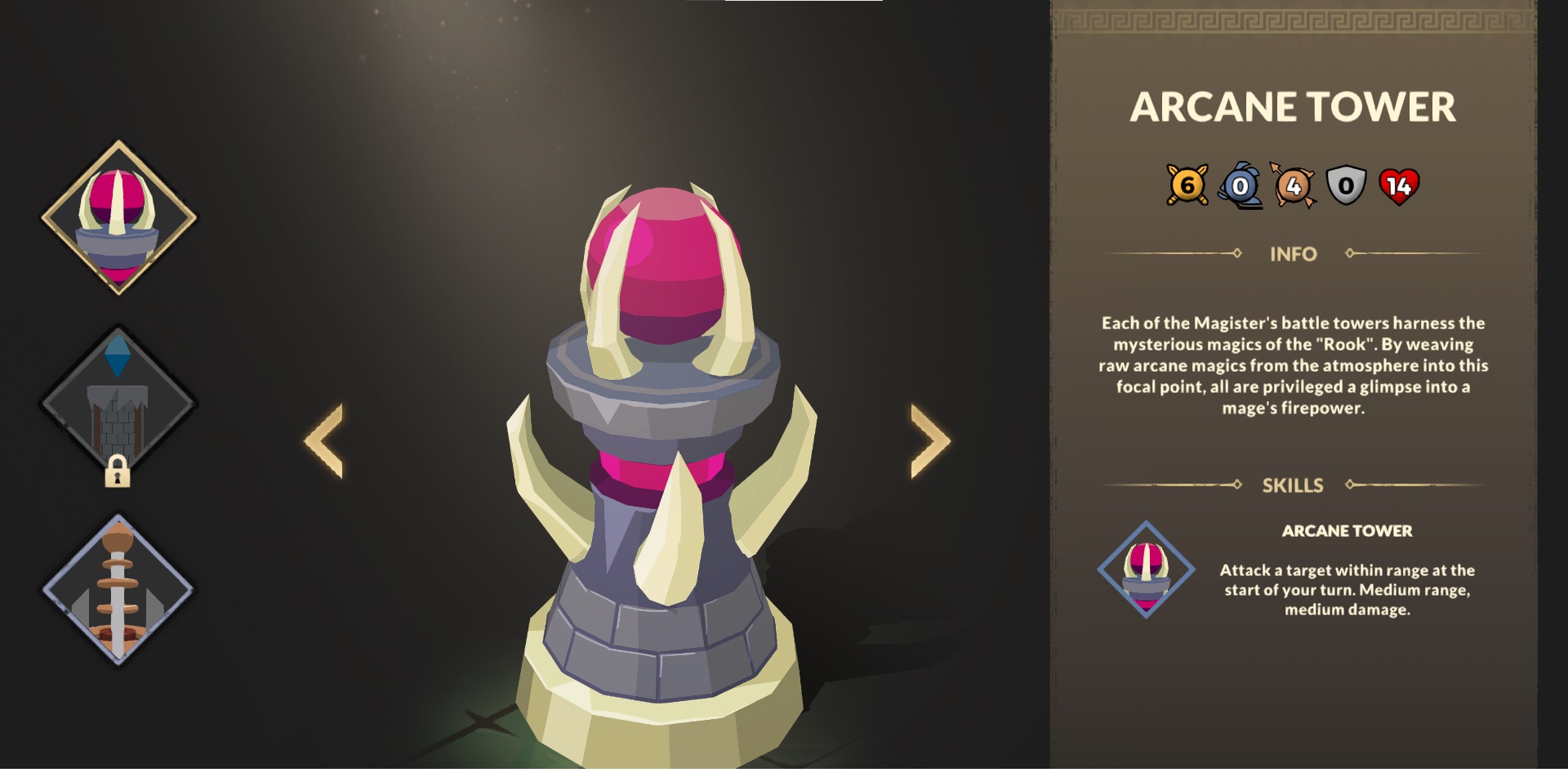This screenshot has width=1568, height=777.
Task: Click the right arrow to view next piece
Action: click(927, 440)
